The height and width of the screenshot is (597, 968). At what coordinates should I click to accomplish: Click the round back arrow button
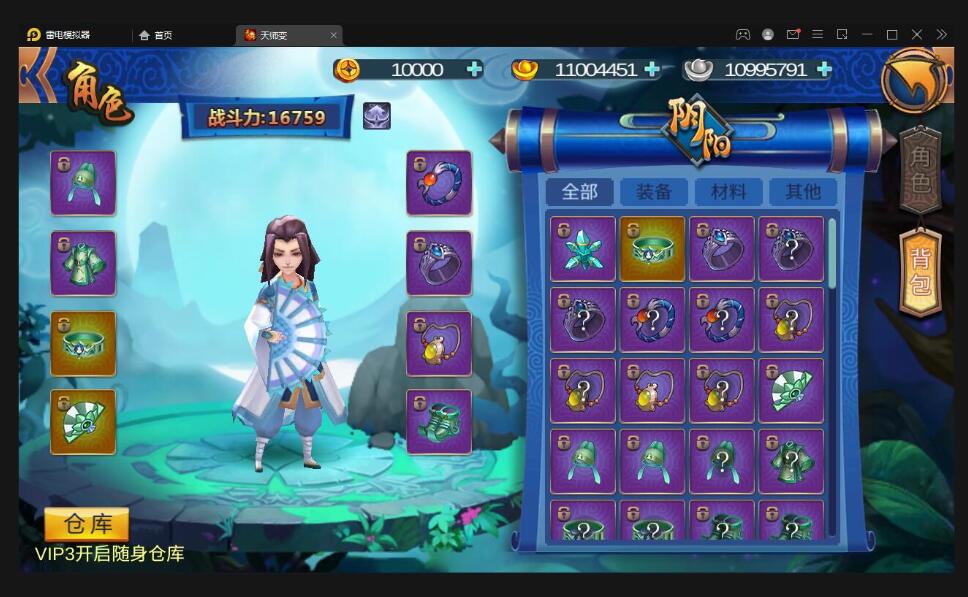[x=914, y=80]
